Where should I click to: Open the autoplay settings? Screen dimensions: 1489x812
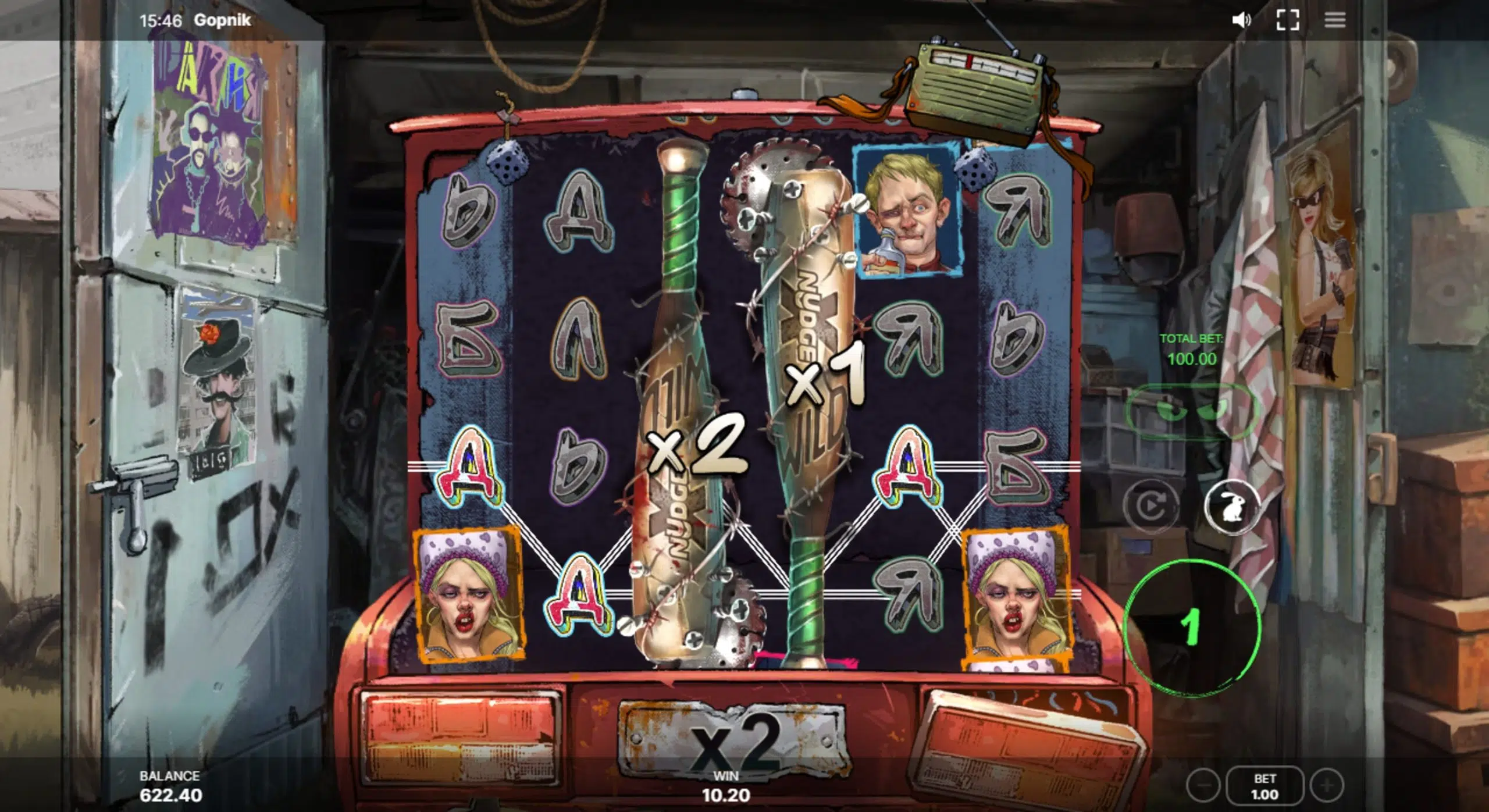1150,507
